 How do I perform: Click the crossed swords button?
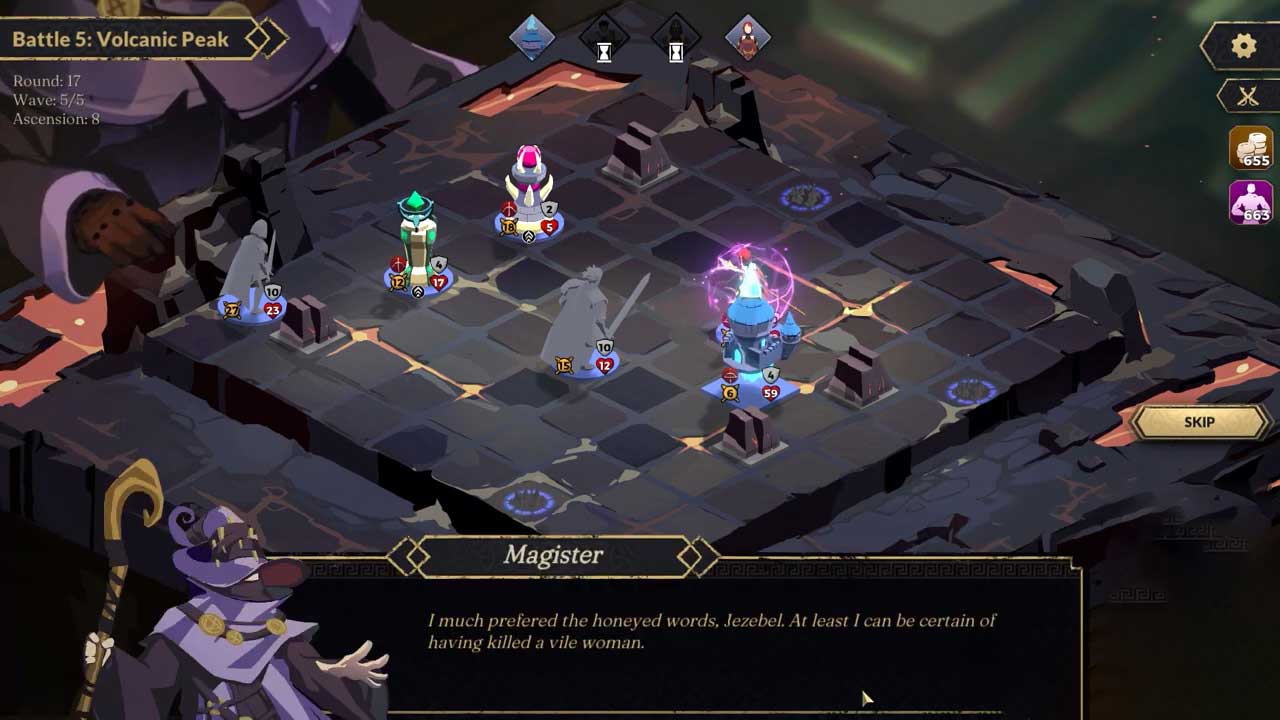[1247, 96]
